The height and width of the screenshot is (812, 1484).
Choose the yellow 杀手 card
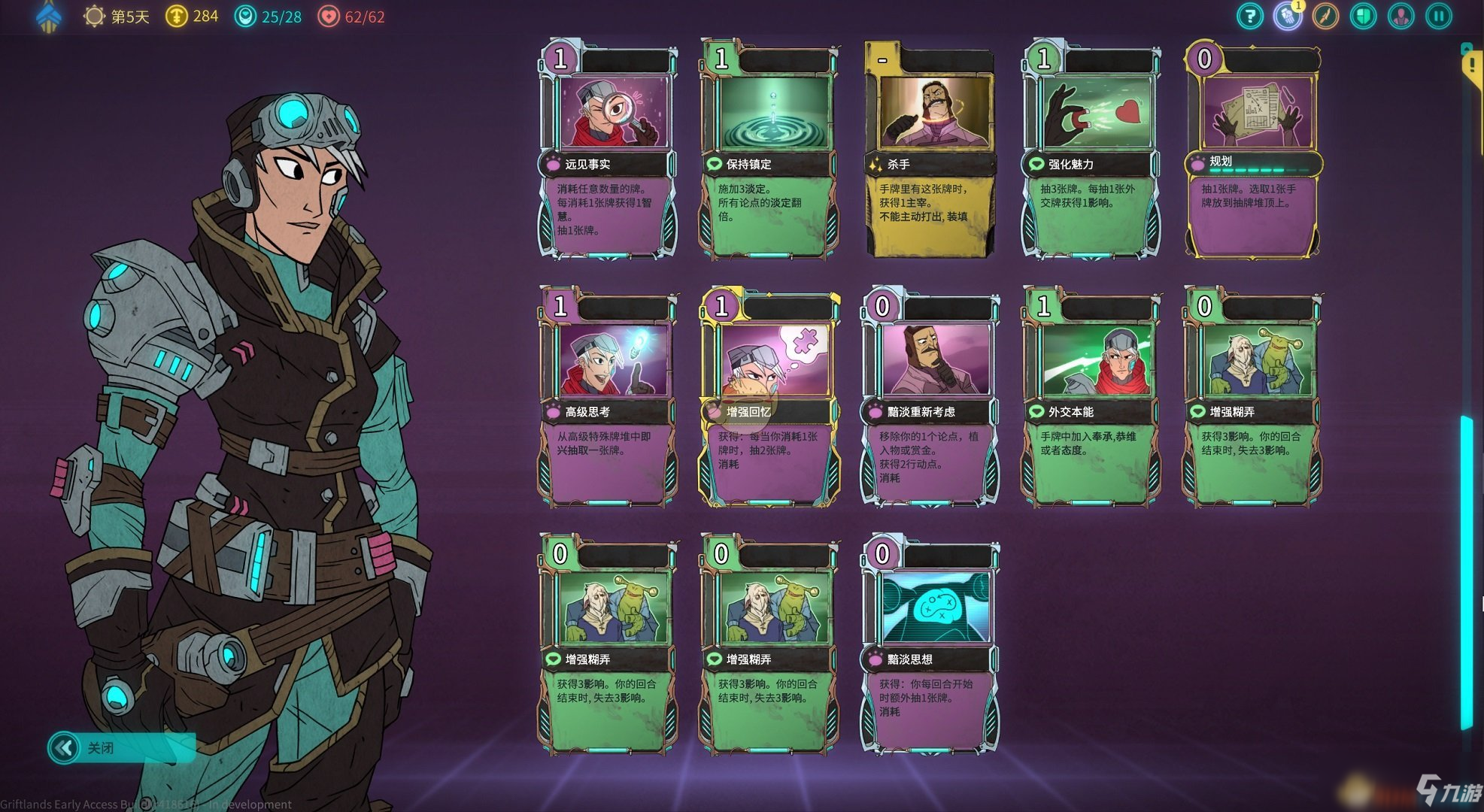[930, 150]
